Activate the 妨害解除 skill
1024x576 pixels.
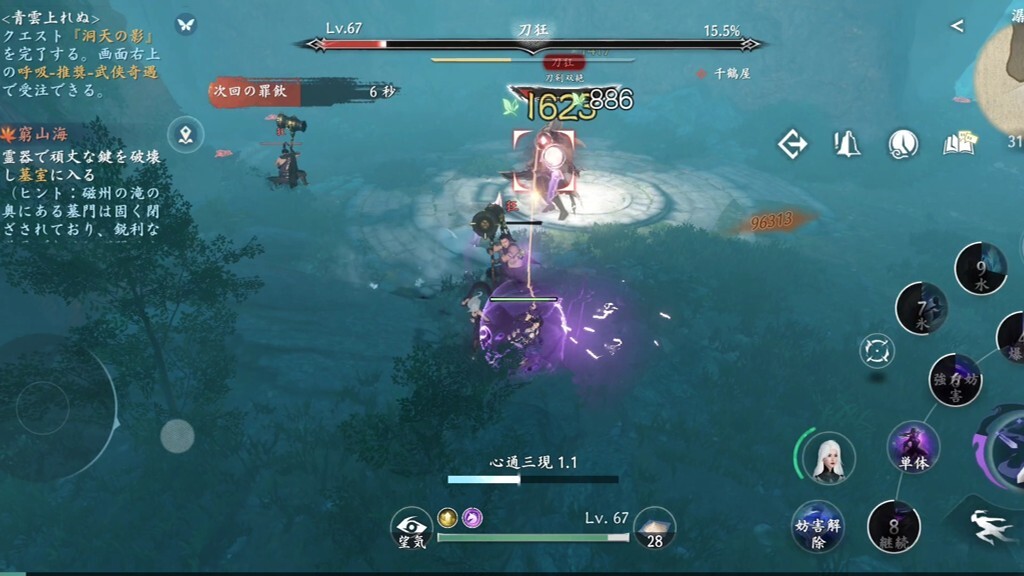pos(817,526)
